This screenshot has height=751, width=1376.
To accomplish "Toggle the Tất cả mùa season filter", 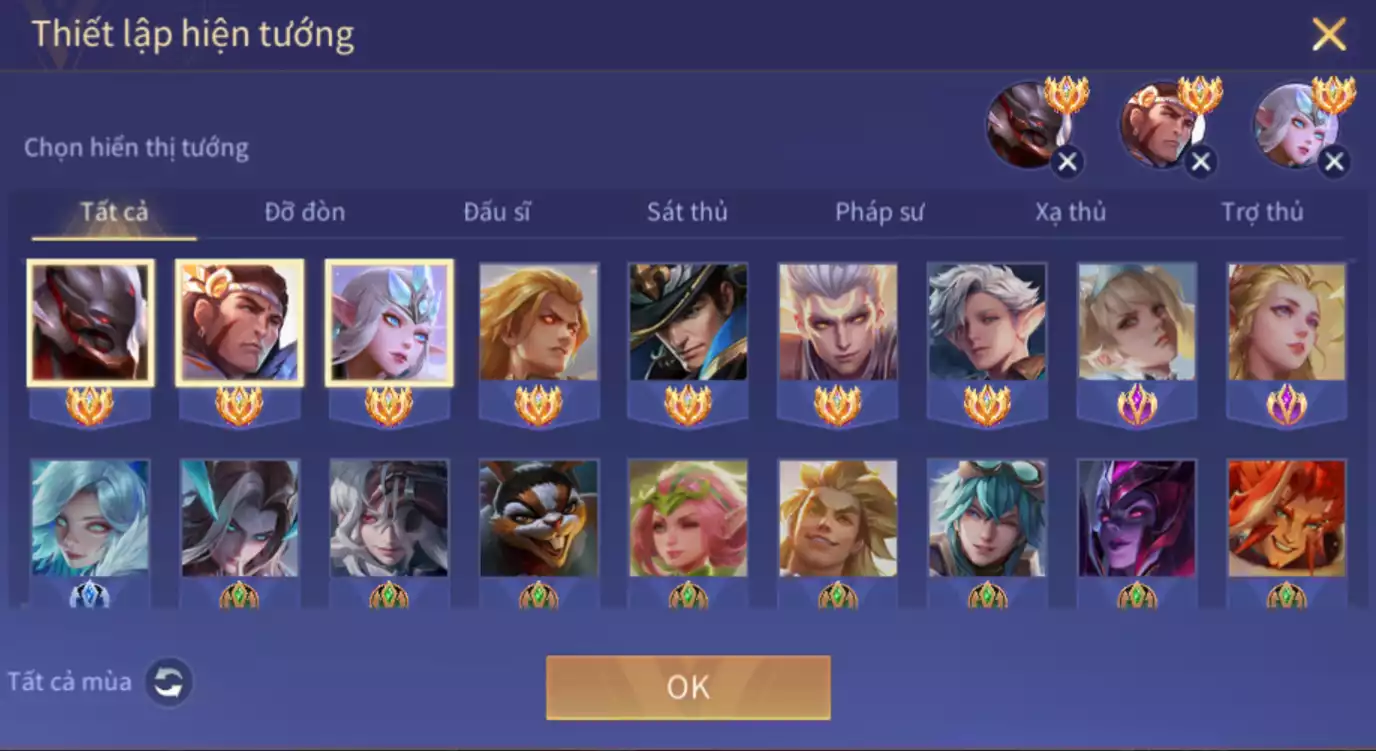I will [x=169, y=682].
